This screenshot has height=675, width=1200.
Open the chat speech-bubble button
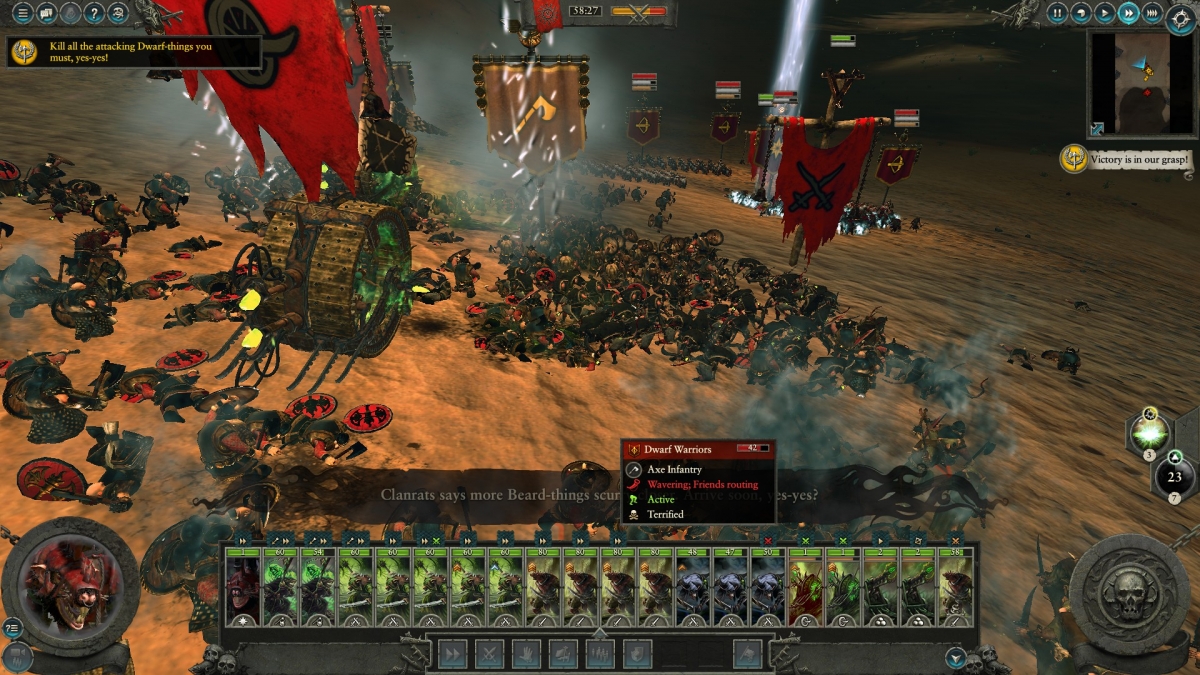(46, 13)
